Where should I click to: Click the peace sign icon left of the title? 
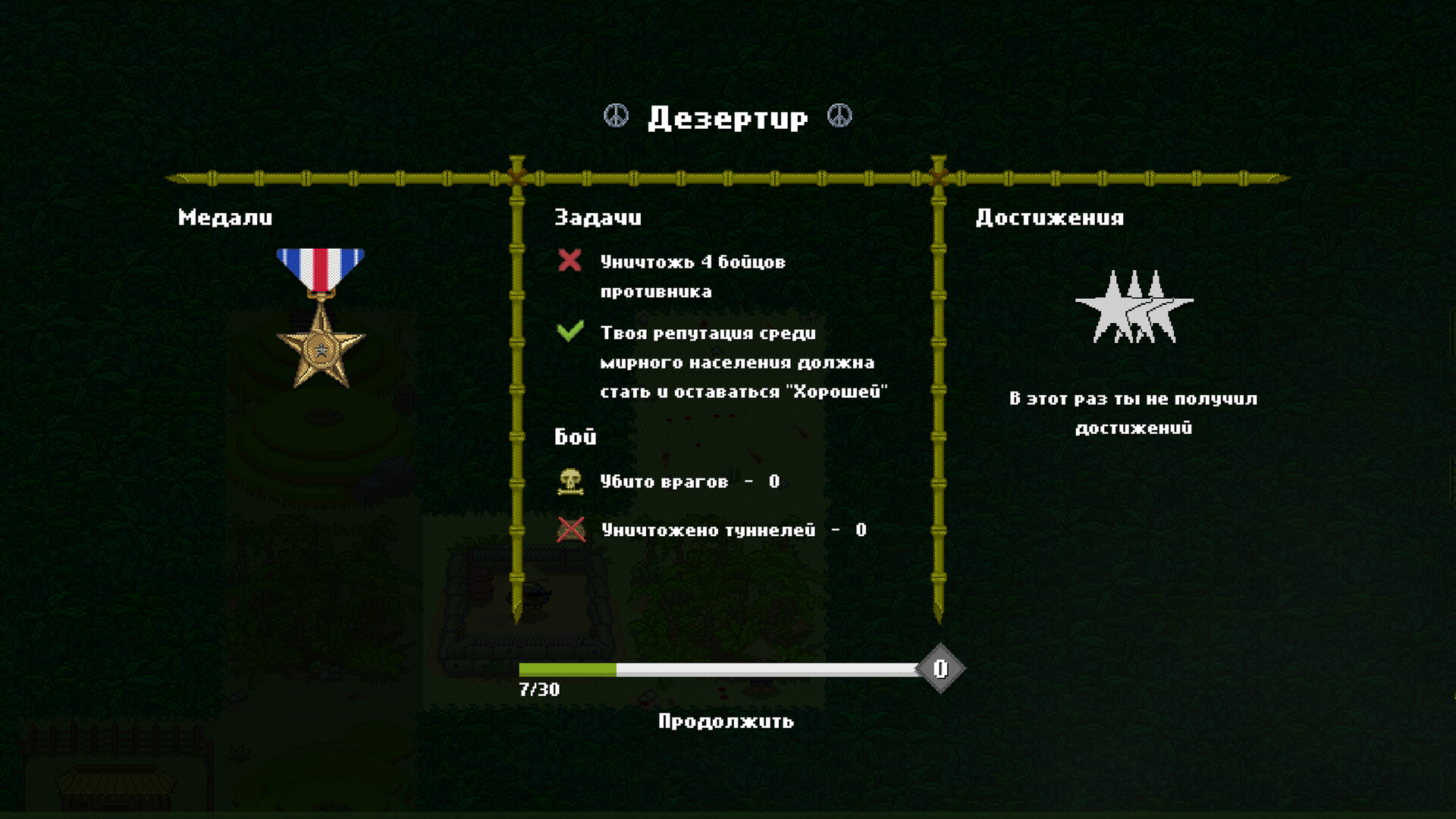tap(616, 116)
